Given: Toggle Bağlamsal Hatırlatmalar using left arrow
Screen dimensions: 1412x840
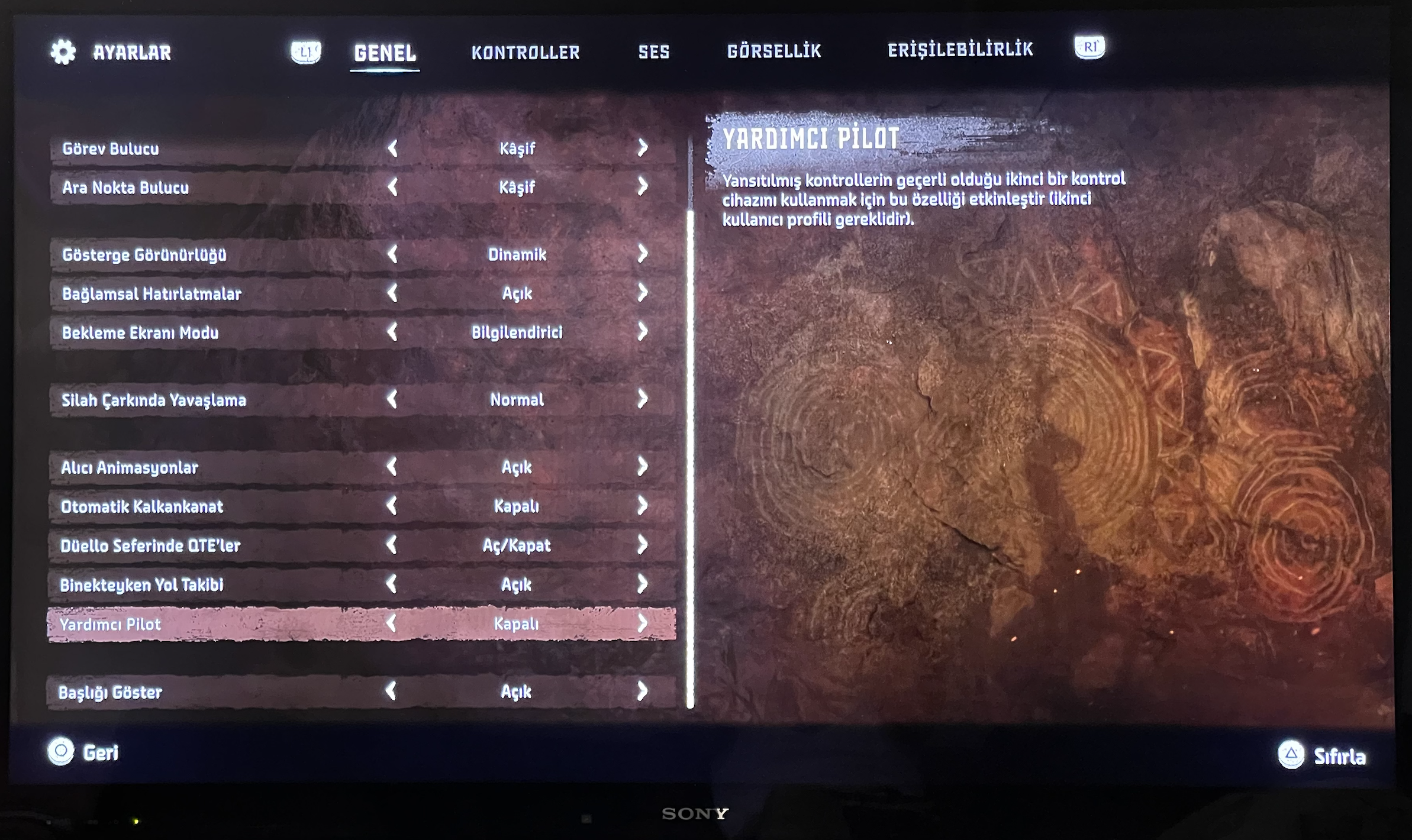Looking at the screenshot, I should 392,293.
